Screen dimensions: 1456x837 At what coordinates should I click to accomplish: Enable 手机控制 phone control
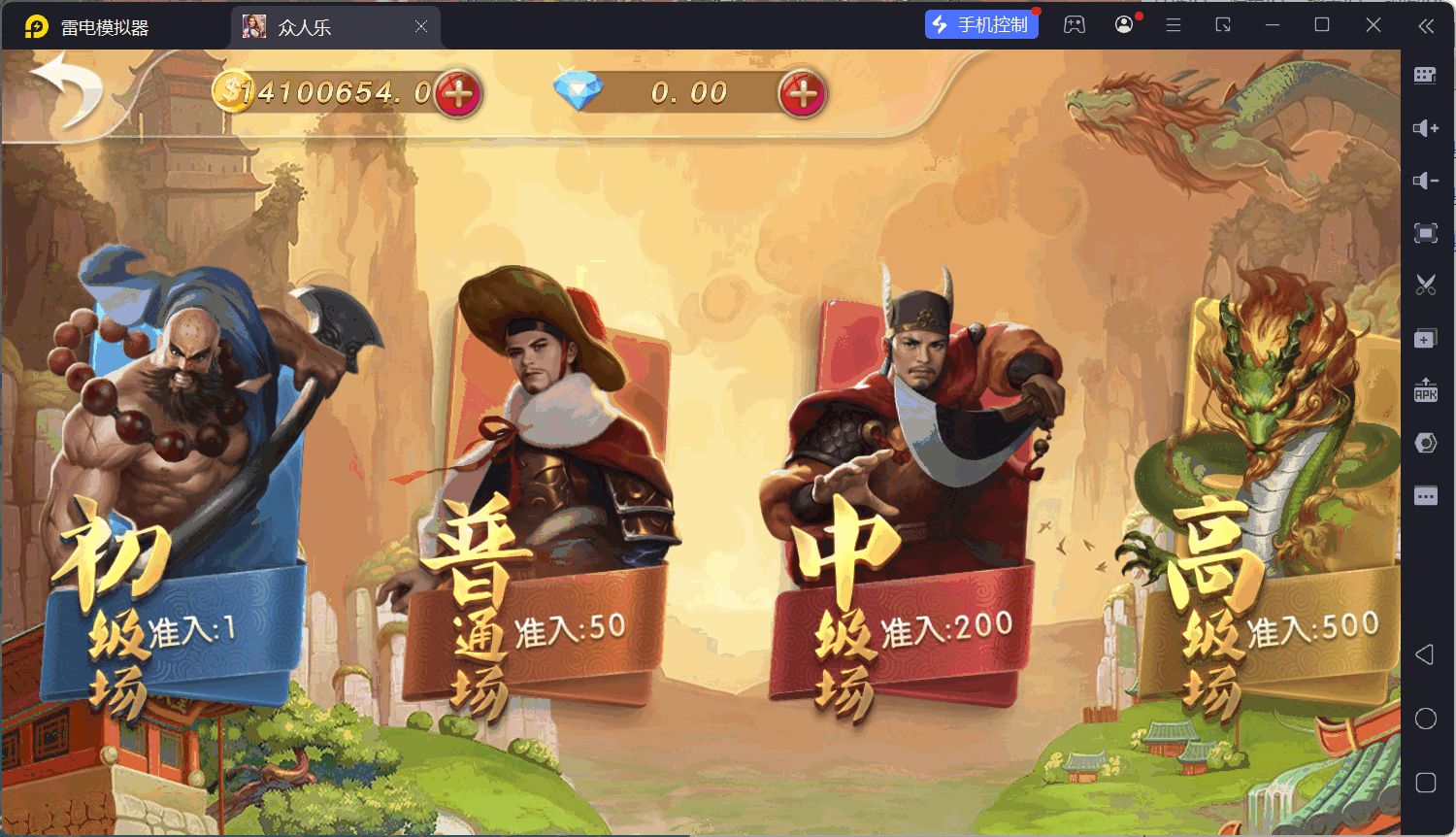[981, 24]
